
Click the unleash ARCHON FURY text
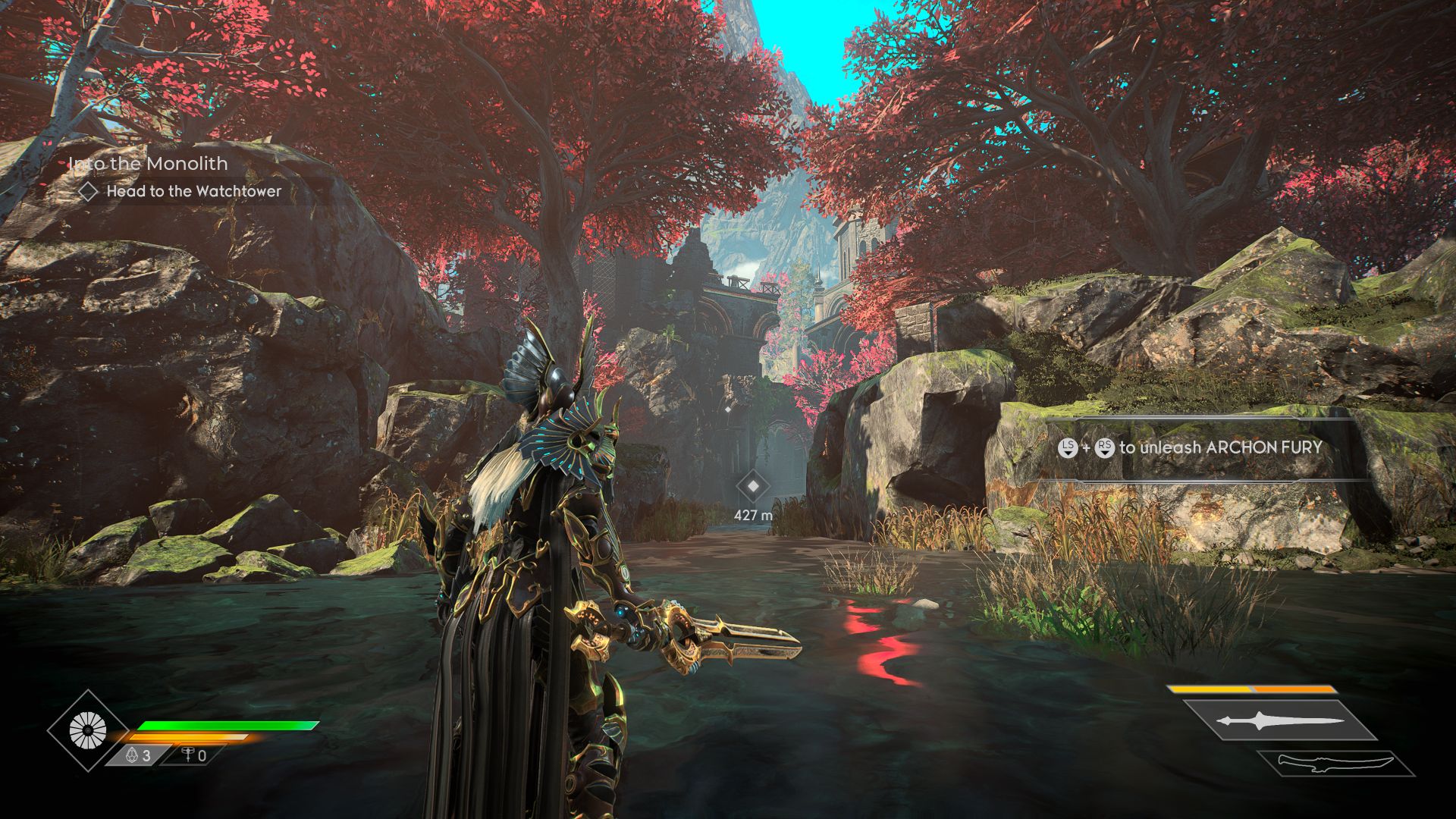click(x=1228, y=447)
